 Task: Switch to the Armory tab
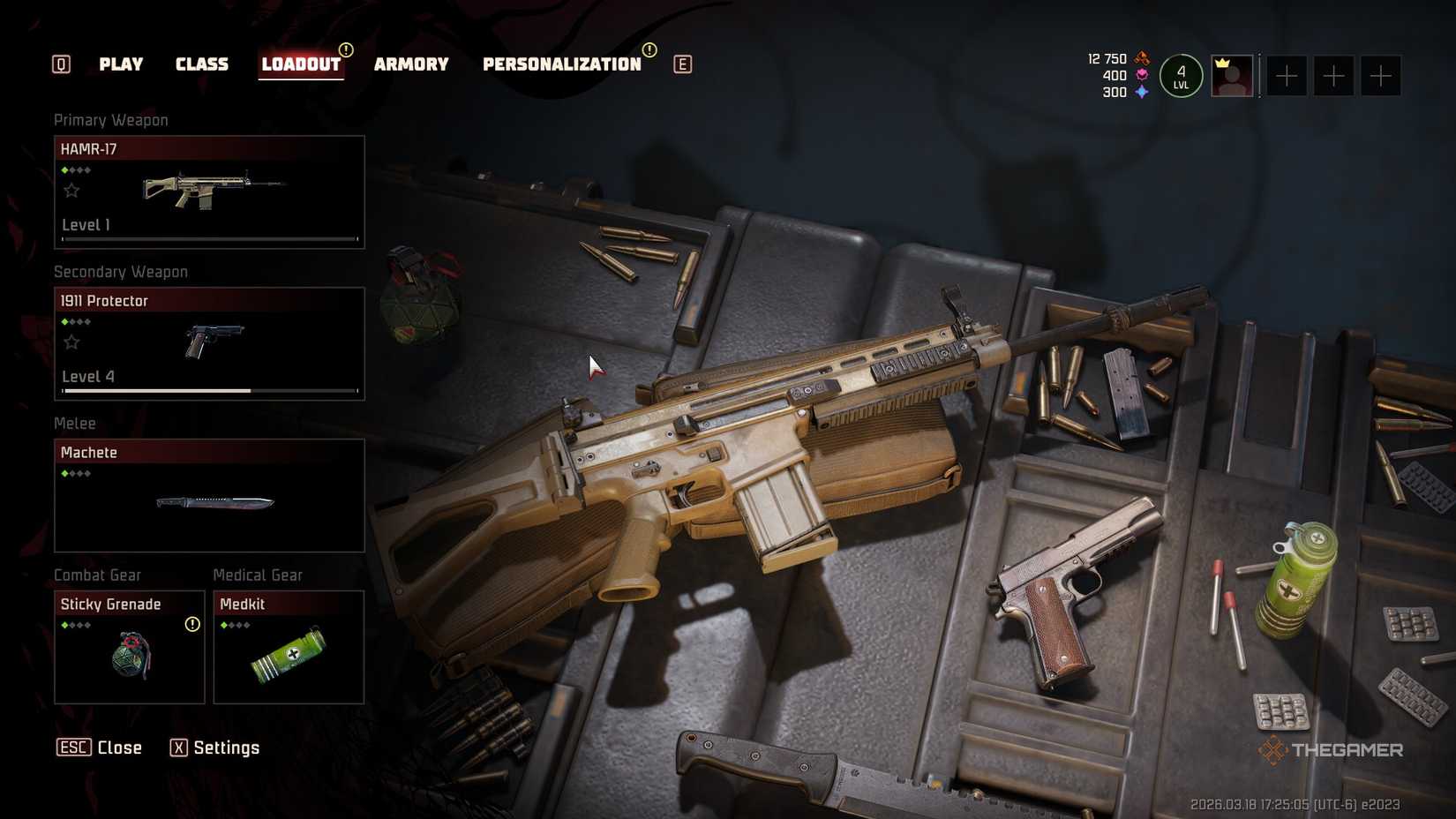point(411,64)
